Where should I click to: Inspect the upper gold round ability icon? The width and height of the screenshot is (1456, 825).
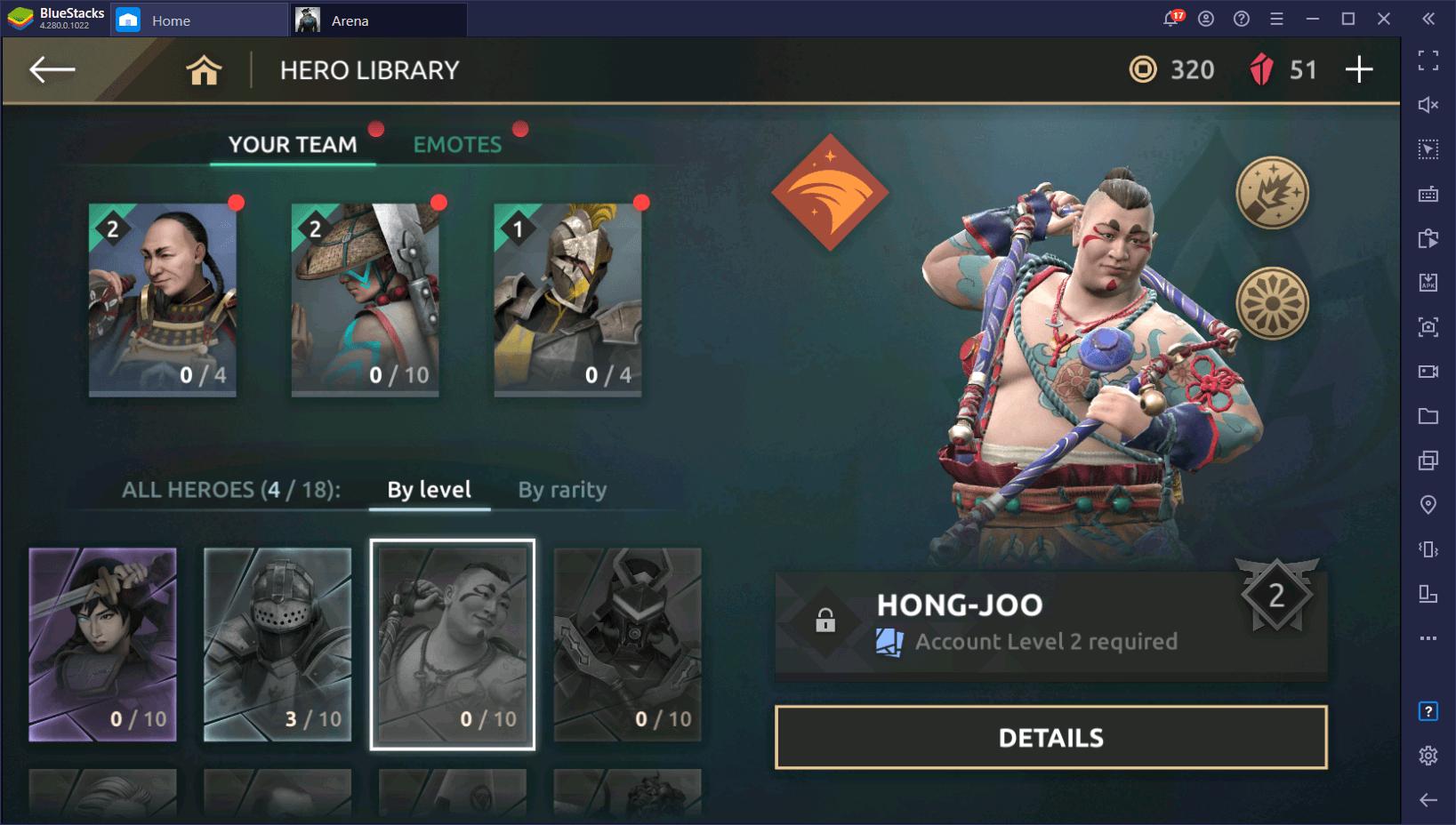(1272, 192)
